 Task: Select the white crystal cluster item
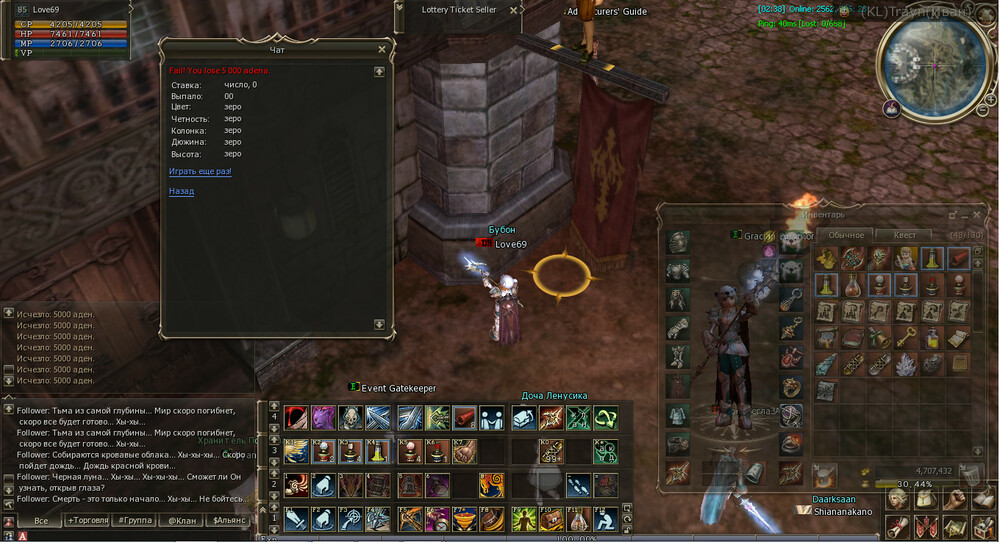(x=906, y=362)
